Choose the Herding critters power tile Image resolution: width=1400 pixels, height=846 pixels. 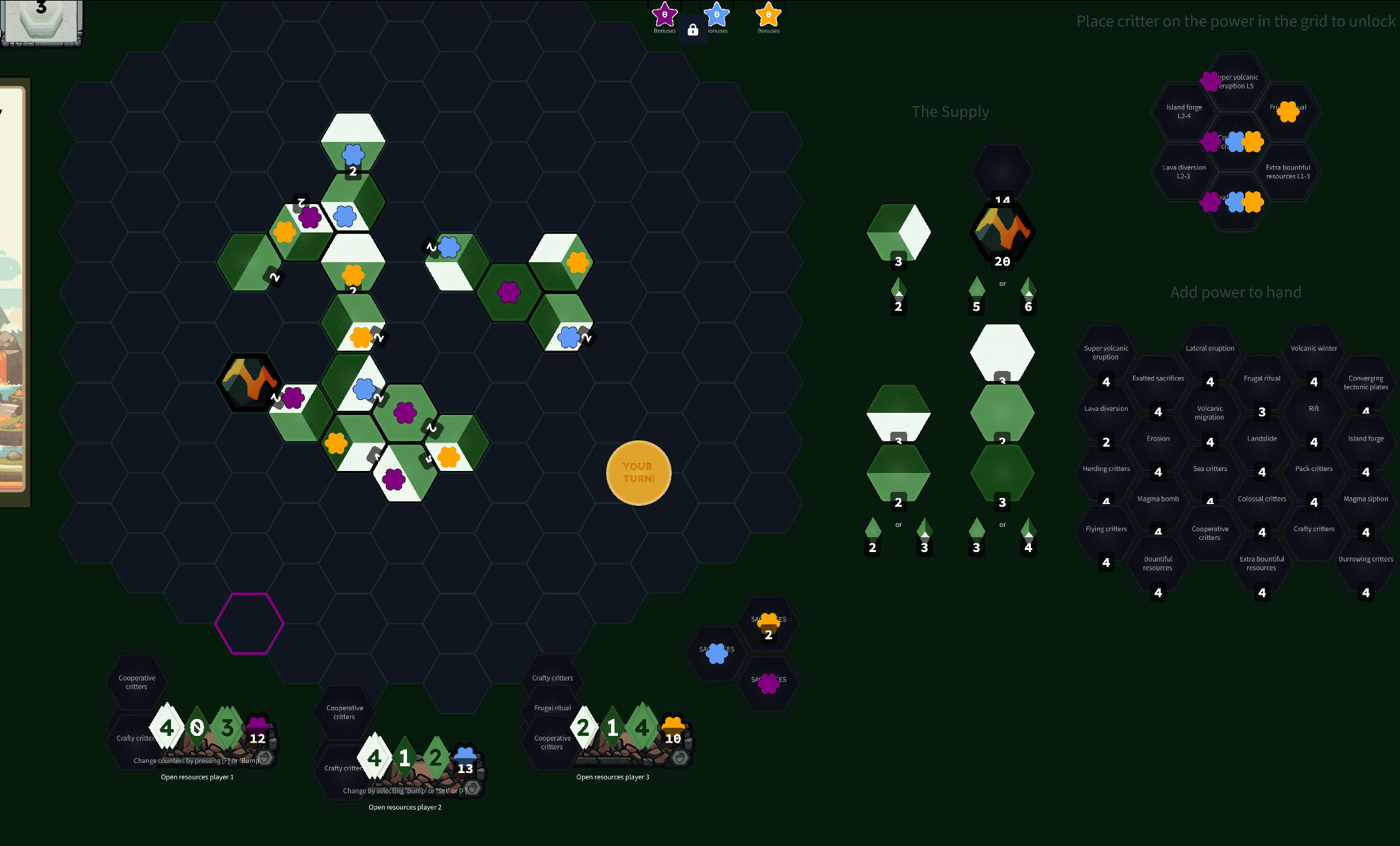click(x=1106, y=475)
